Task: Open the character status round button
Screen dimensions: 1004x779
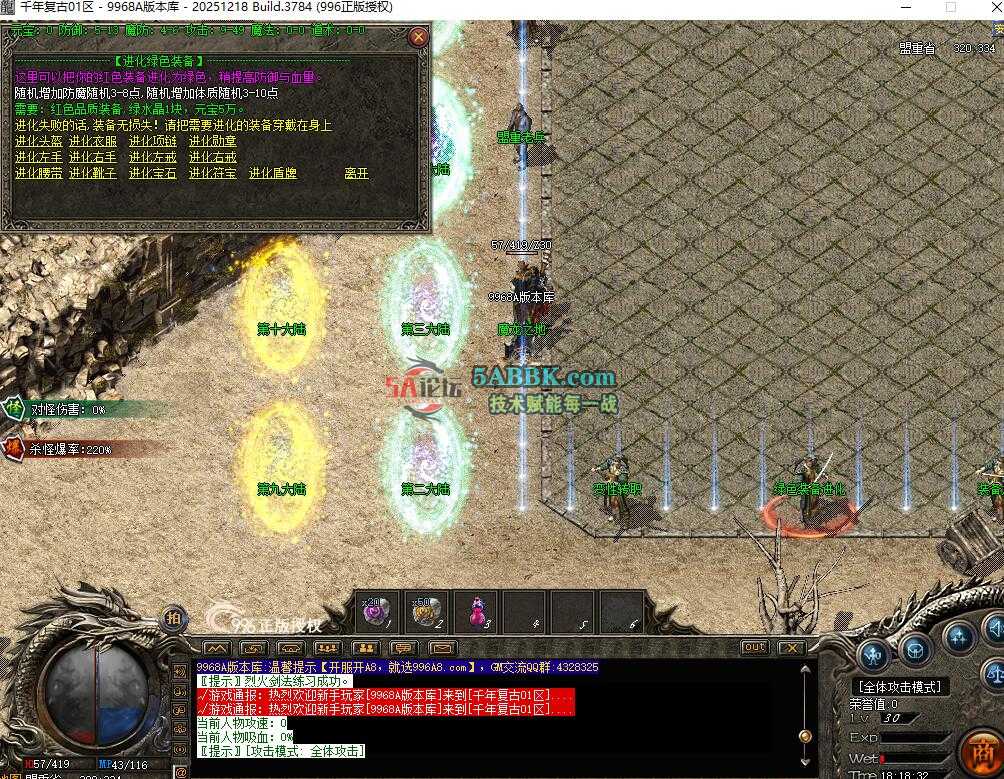Action: coord(874,655)
